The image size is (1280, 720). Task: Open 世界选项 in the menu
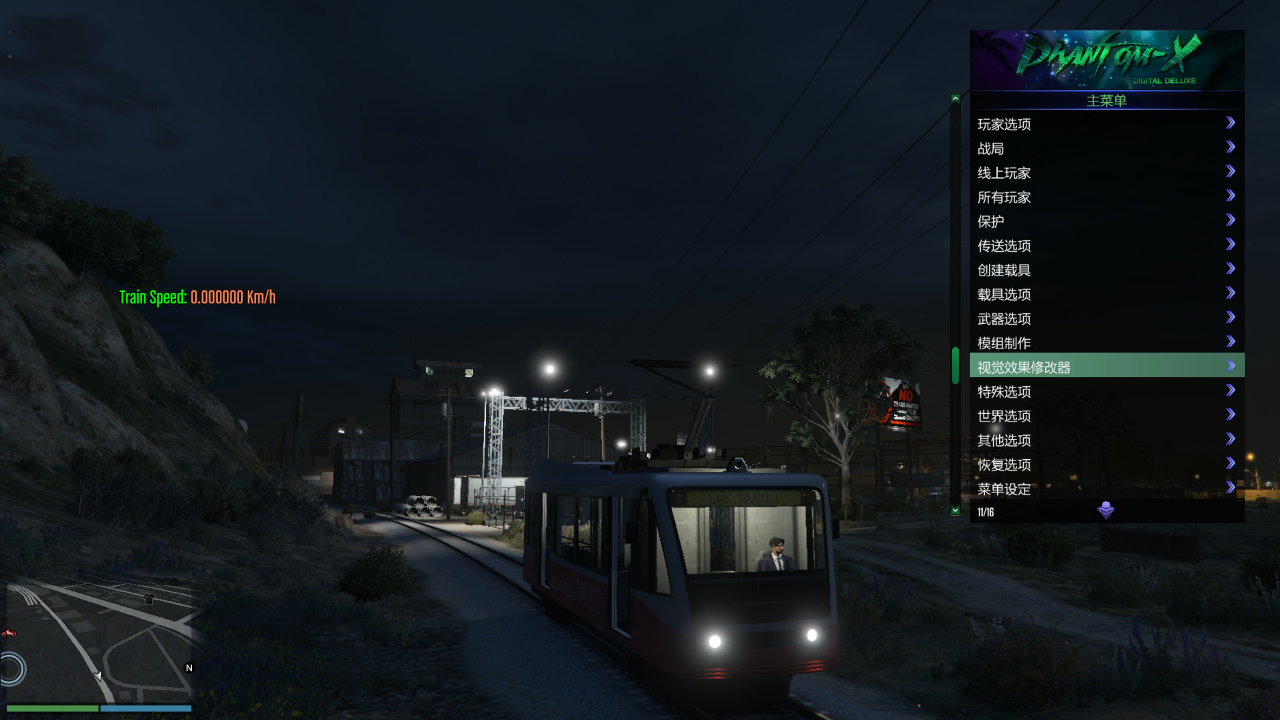1105,416
